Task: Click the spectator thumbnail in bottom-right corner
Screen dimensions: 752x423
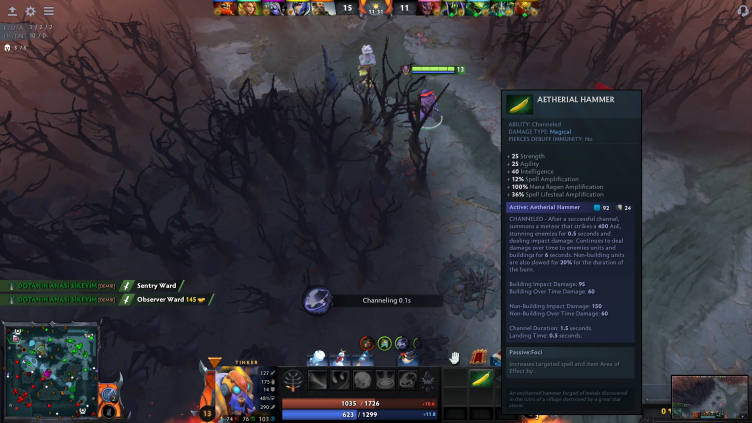Action: tap(710, 397)
